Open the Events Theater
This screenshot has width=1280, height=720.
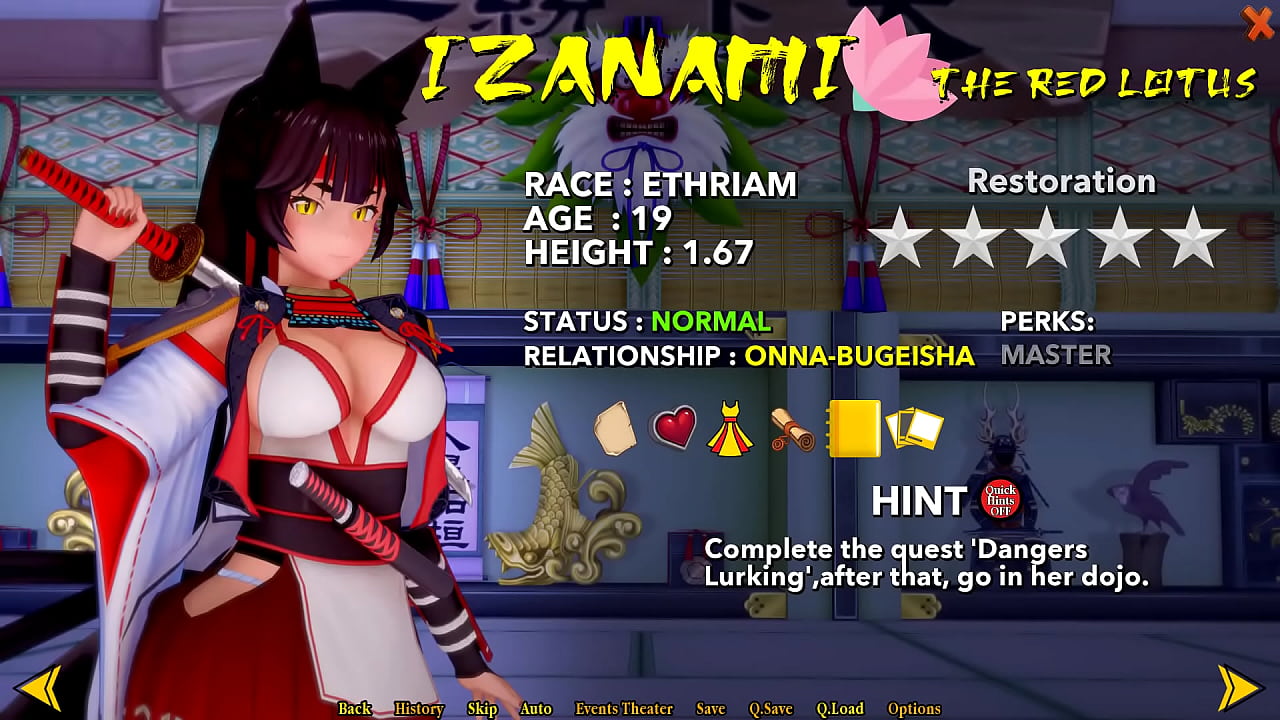[624, 709]
